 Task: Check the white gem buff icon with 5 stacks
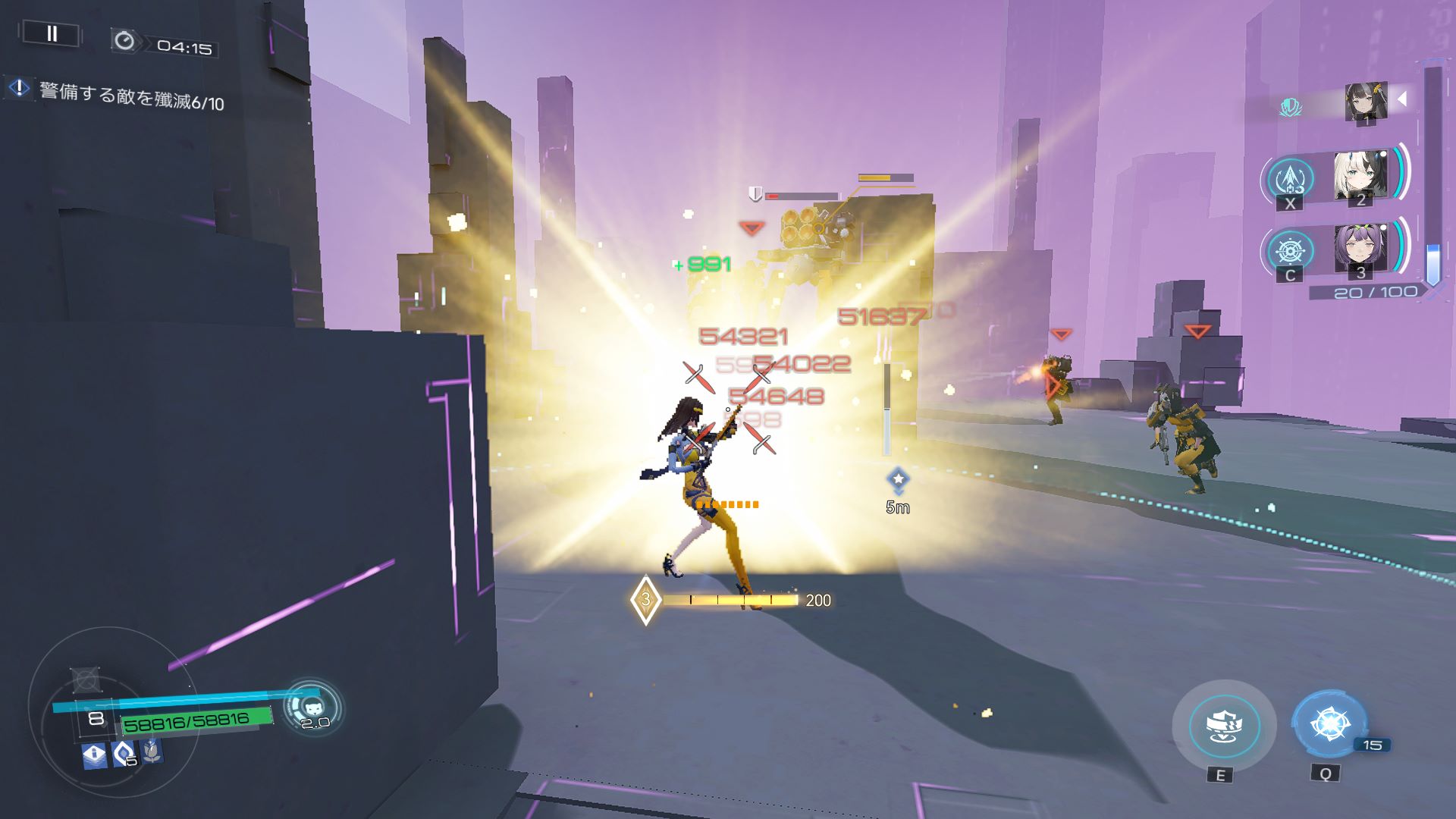click(123, 754)
